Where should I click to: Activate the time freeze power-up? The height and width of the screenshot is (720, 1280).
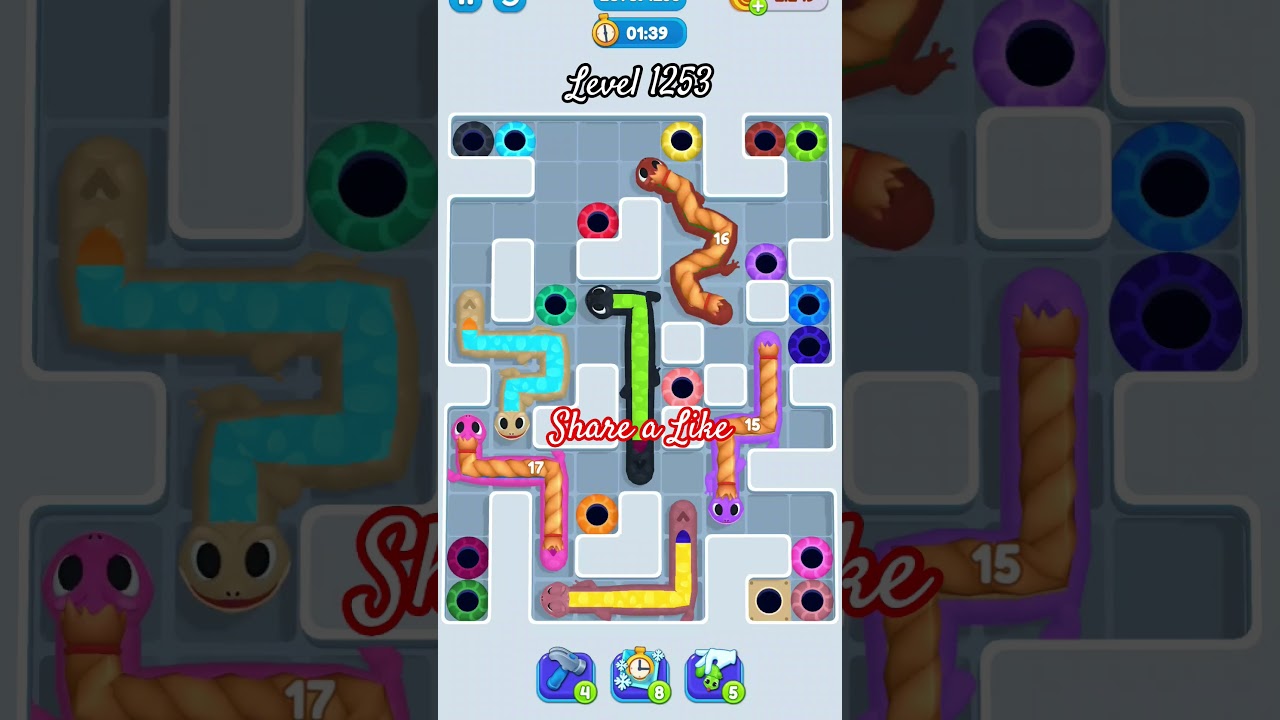(x=641, y=673)
